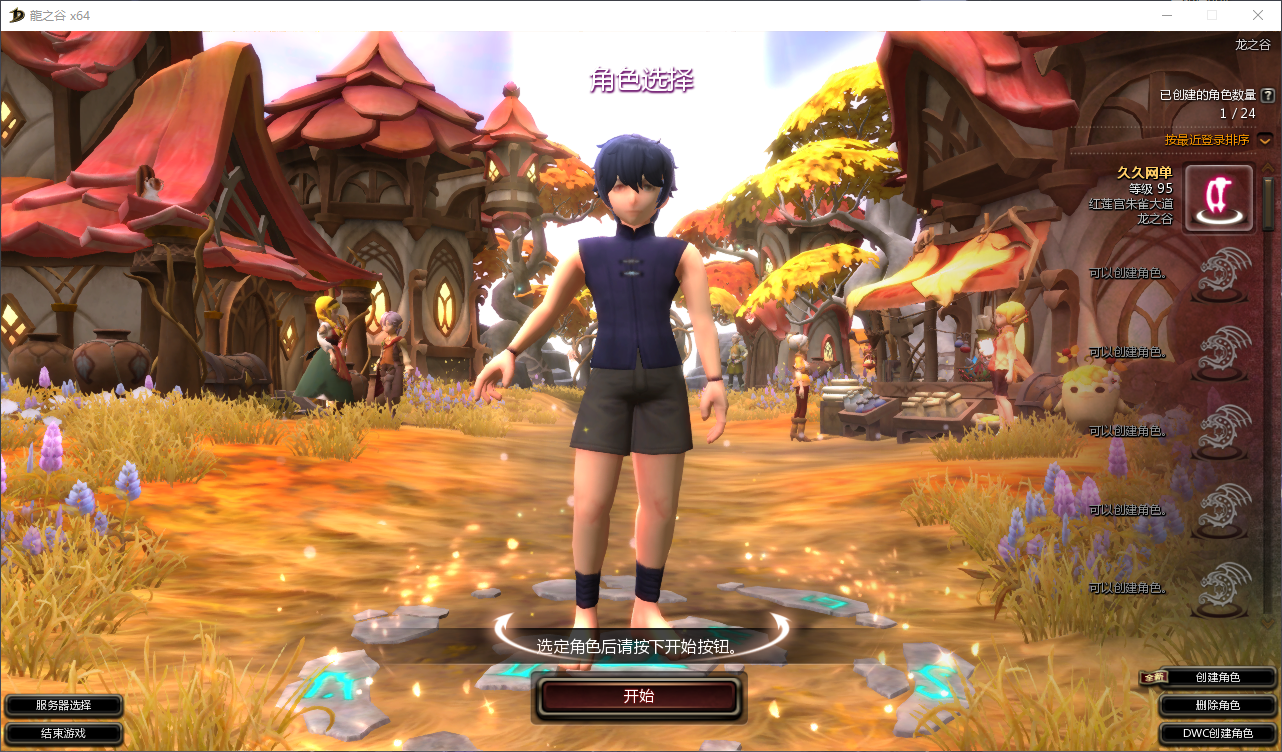Minimize the game window

point(1166,15)
